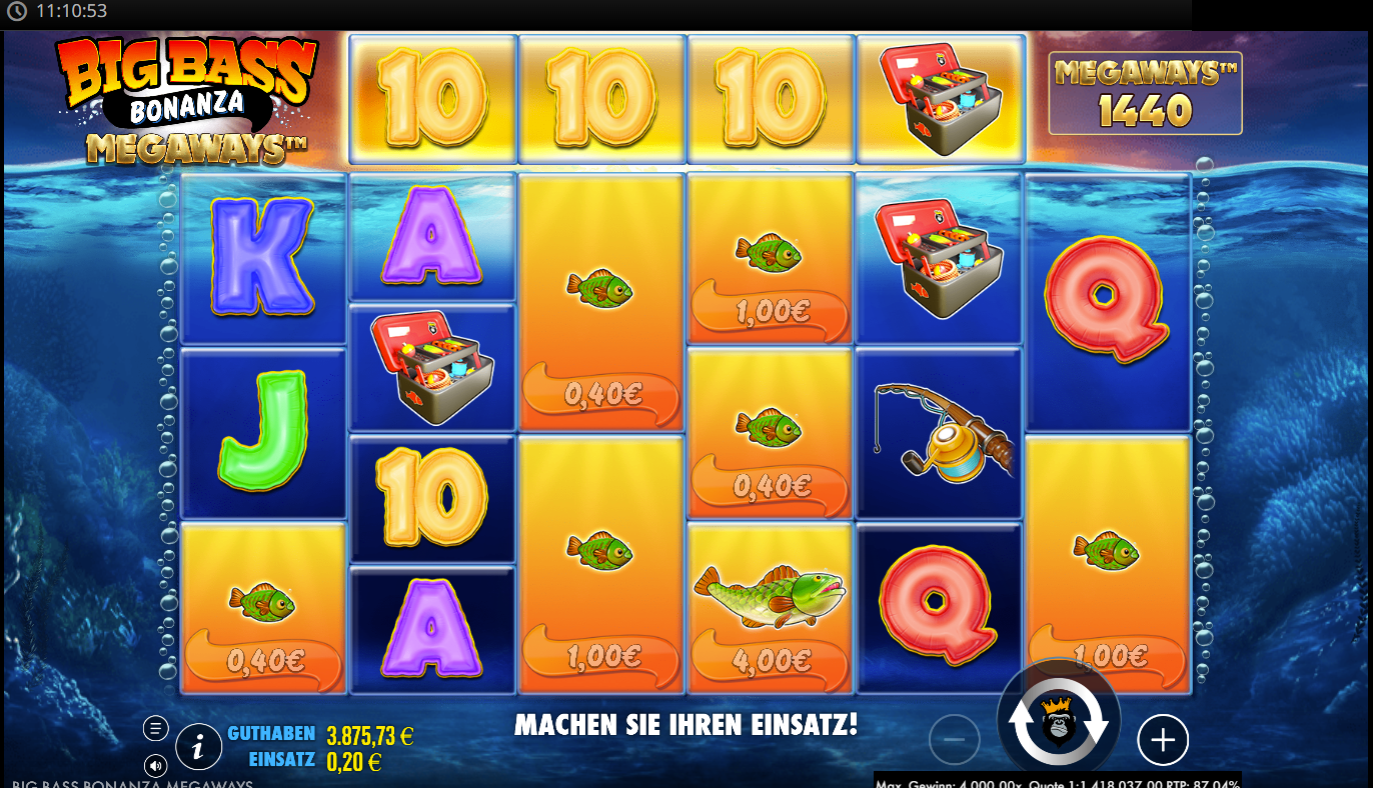The image size is (1373, 788).
Task: Open the paytable via the info icon
Action: tap(198, 746)
